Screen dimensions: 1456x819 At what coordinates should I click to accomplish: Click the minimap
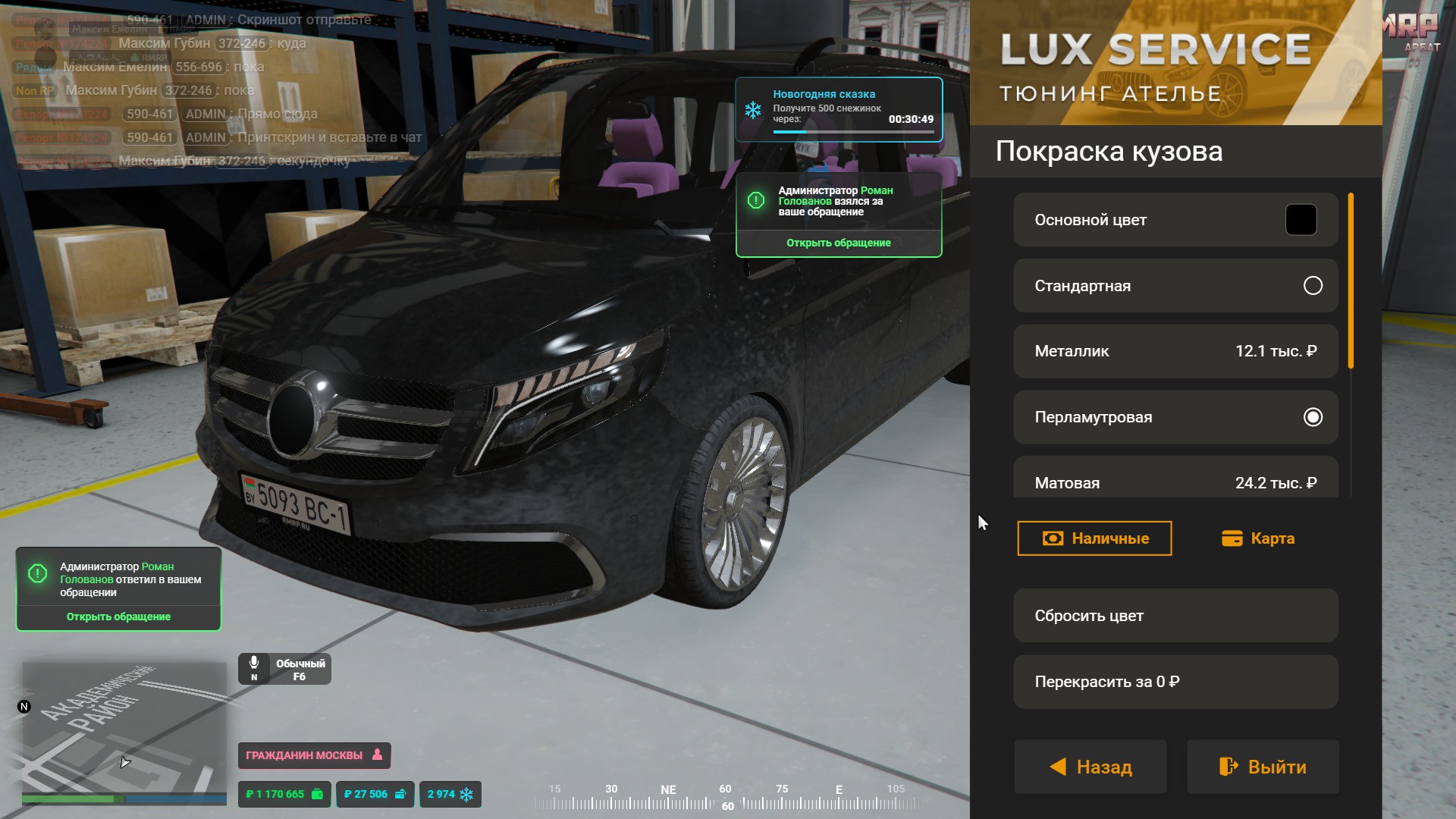point(124,728)
